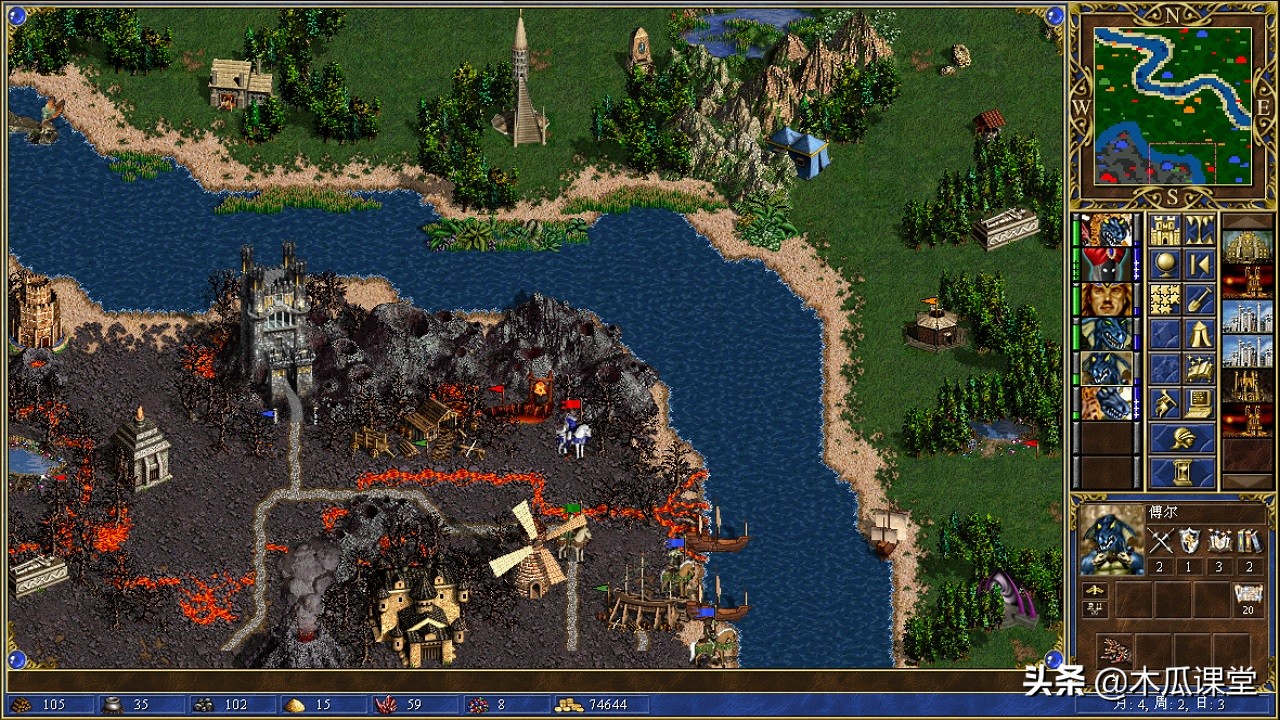Open system options via the computer icon
Viewport: 1280px width, 720px height.
(1199, 402)
